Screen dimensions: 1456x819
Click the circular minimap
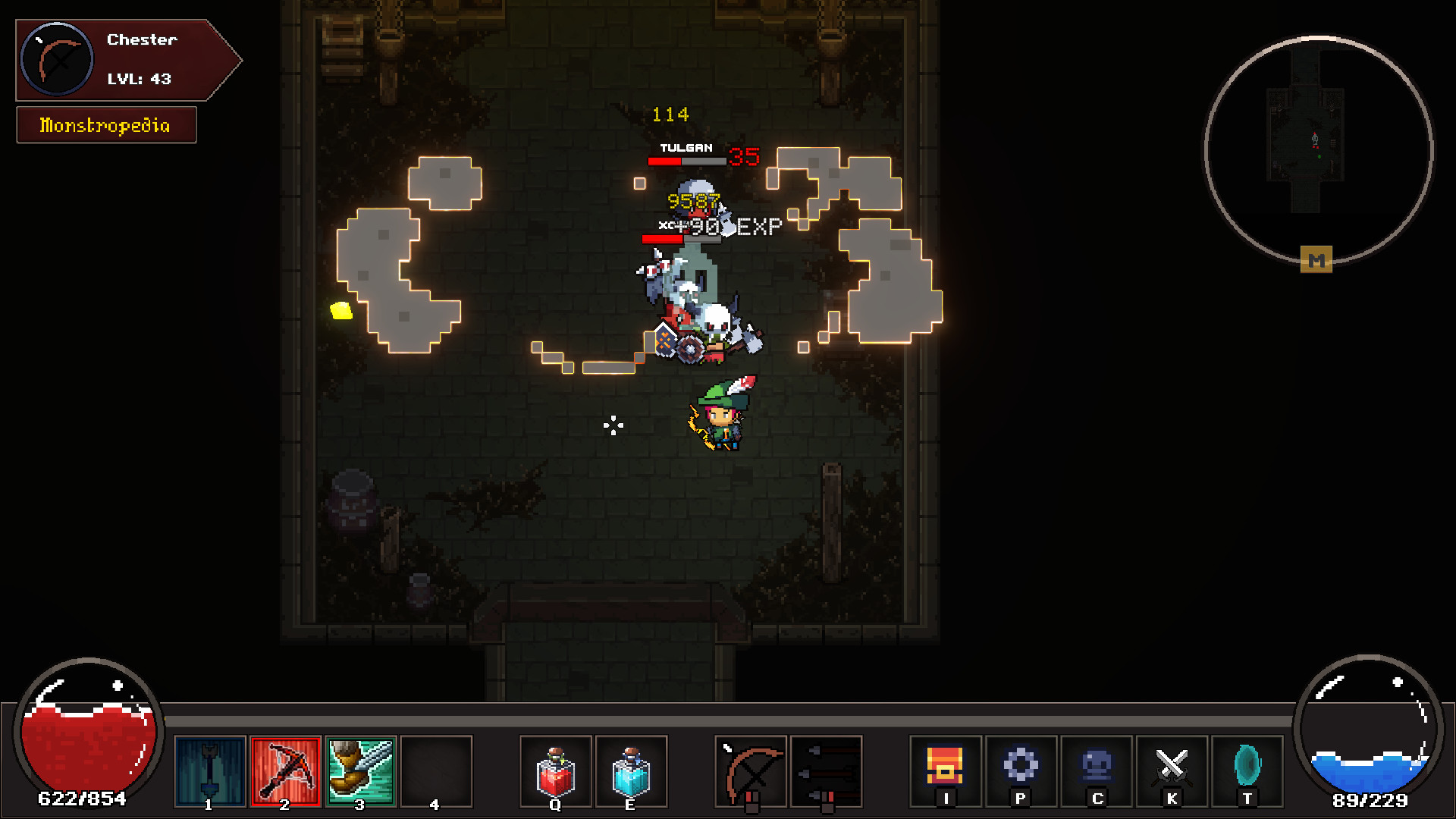point(1317,149)
